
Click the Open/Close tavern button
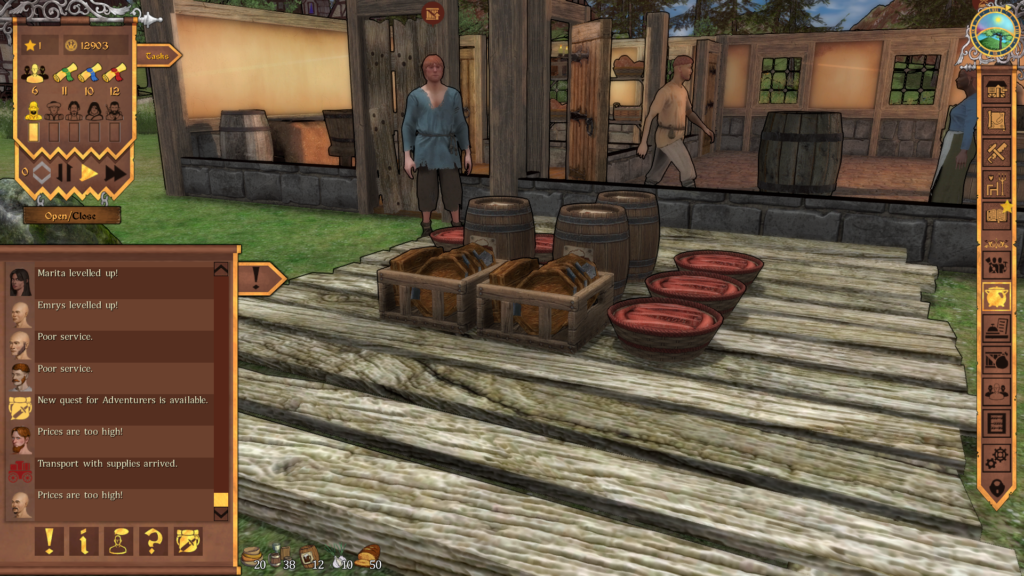[x=72, y=215]
